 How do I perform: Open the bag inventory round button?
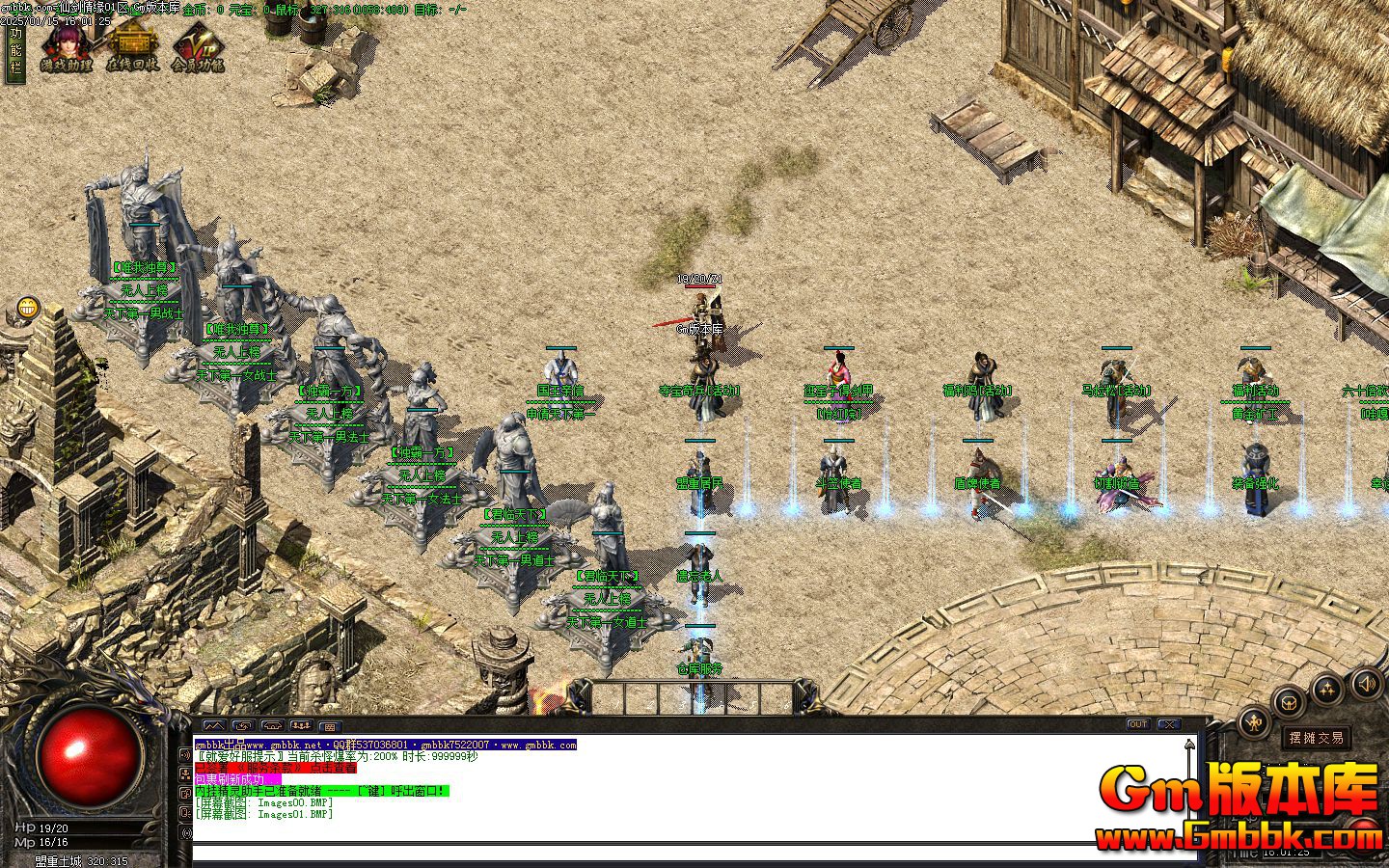pyautogui.click(x=1291, y=702)
